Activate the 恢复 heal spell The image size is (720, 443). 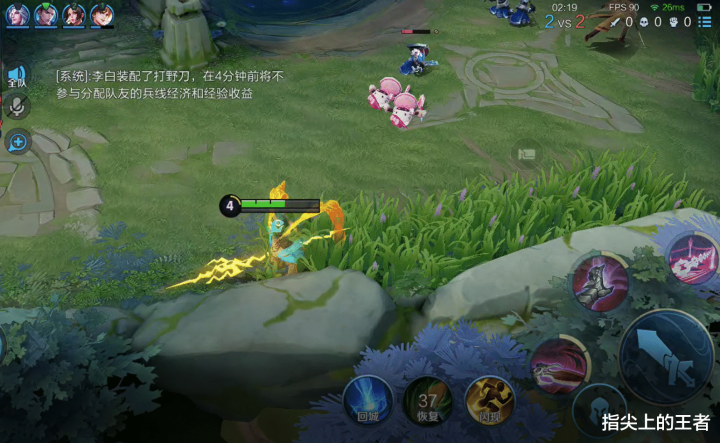coord(428,401)
